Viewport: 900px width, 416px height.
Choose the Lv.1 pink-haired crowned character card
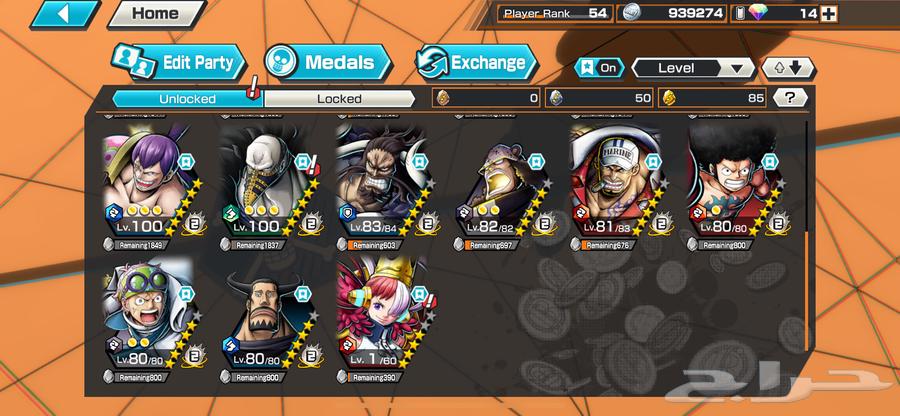coord(381,320)
